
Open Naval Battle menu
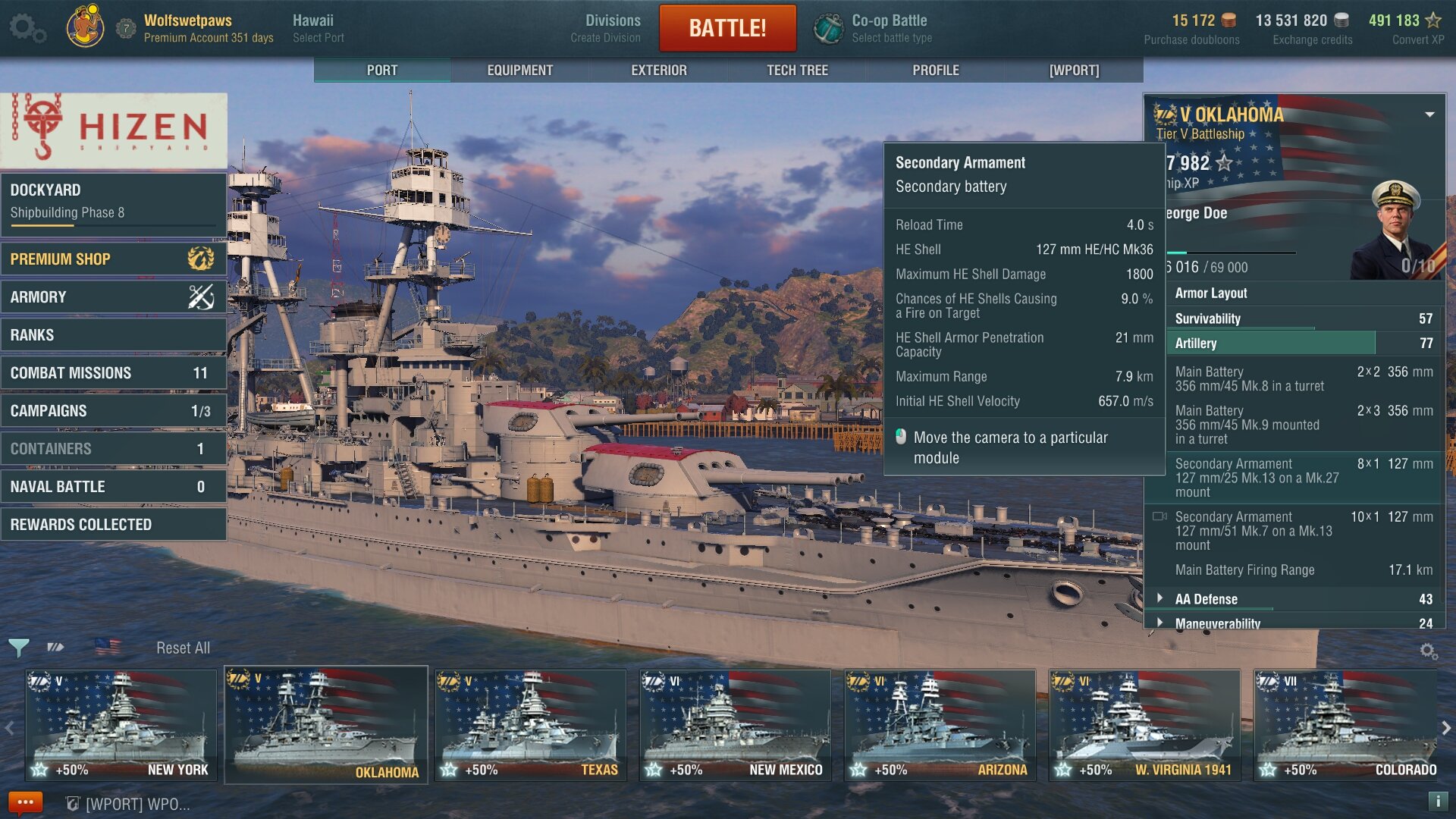tap(114, 487)
